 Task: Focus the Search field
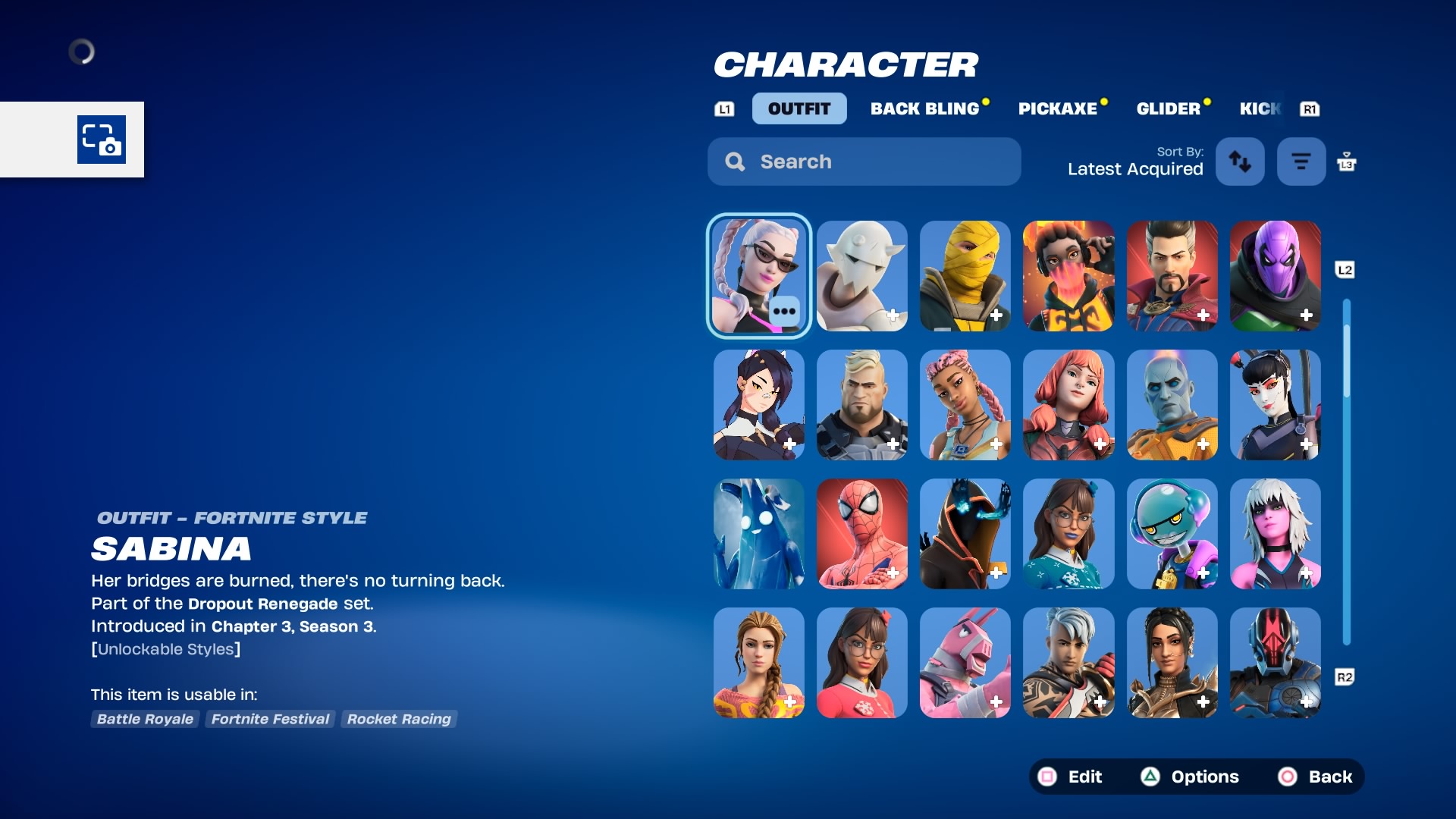pyautogui.click(x=864, y=162)
